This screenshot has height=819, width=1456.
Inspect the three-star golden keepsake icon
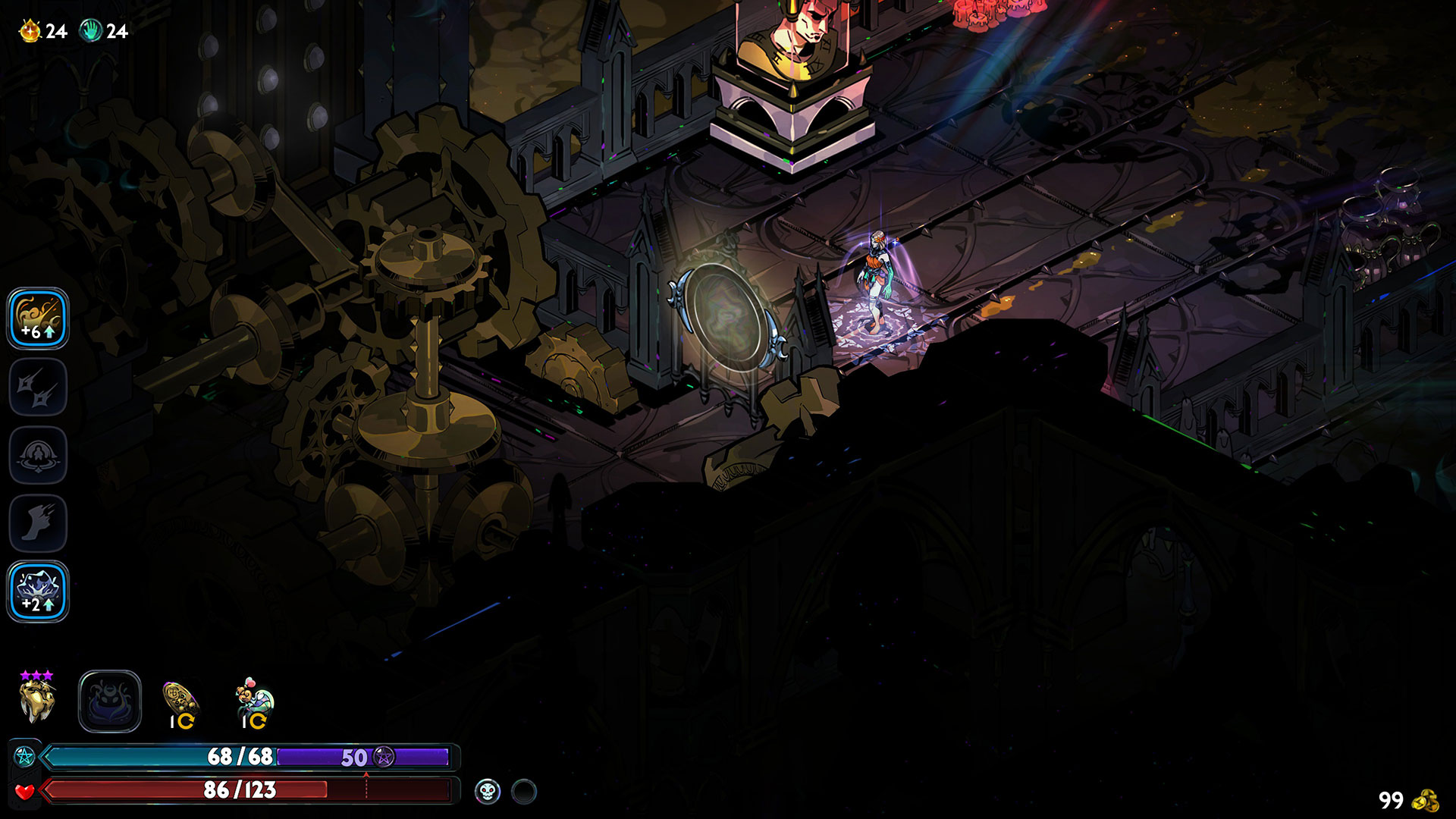pos(37,701)
